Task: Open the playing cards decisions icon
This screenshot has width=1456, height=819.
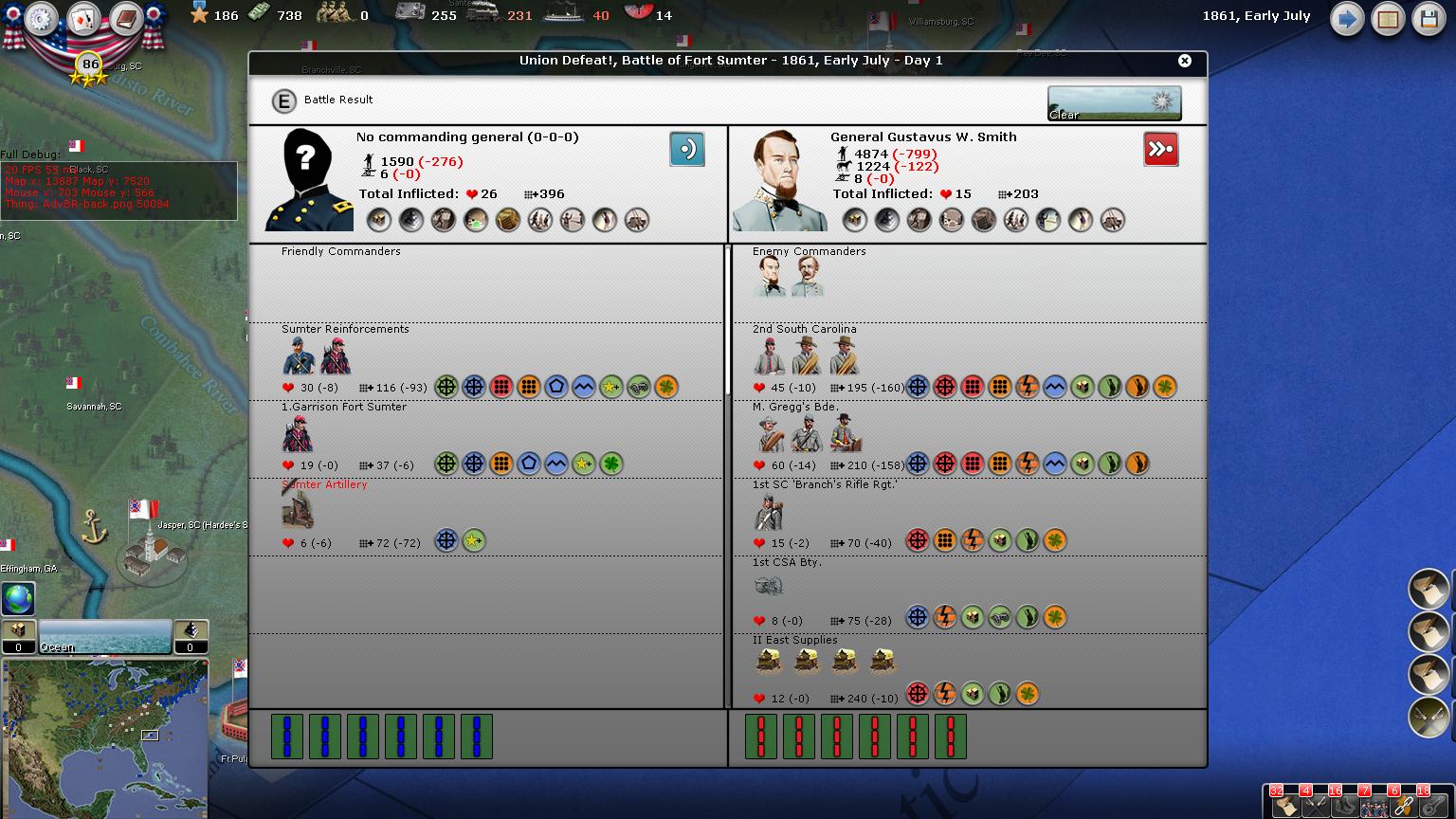Action: tap(83, 19)
